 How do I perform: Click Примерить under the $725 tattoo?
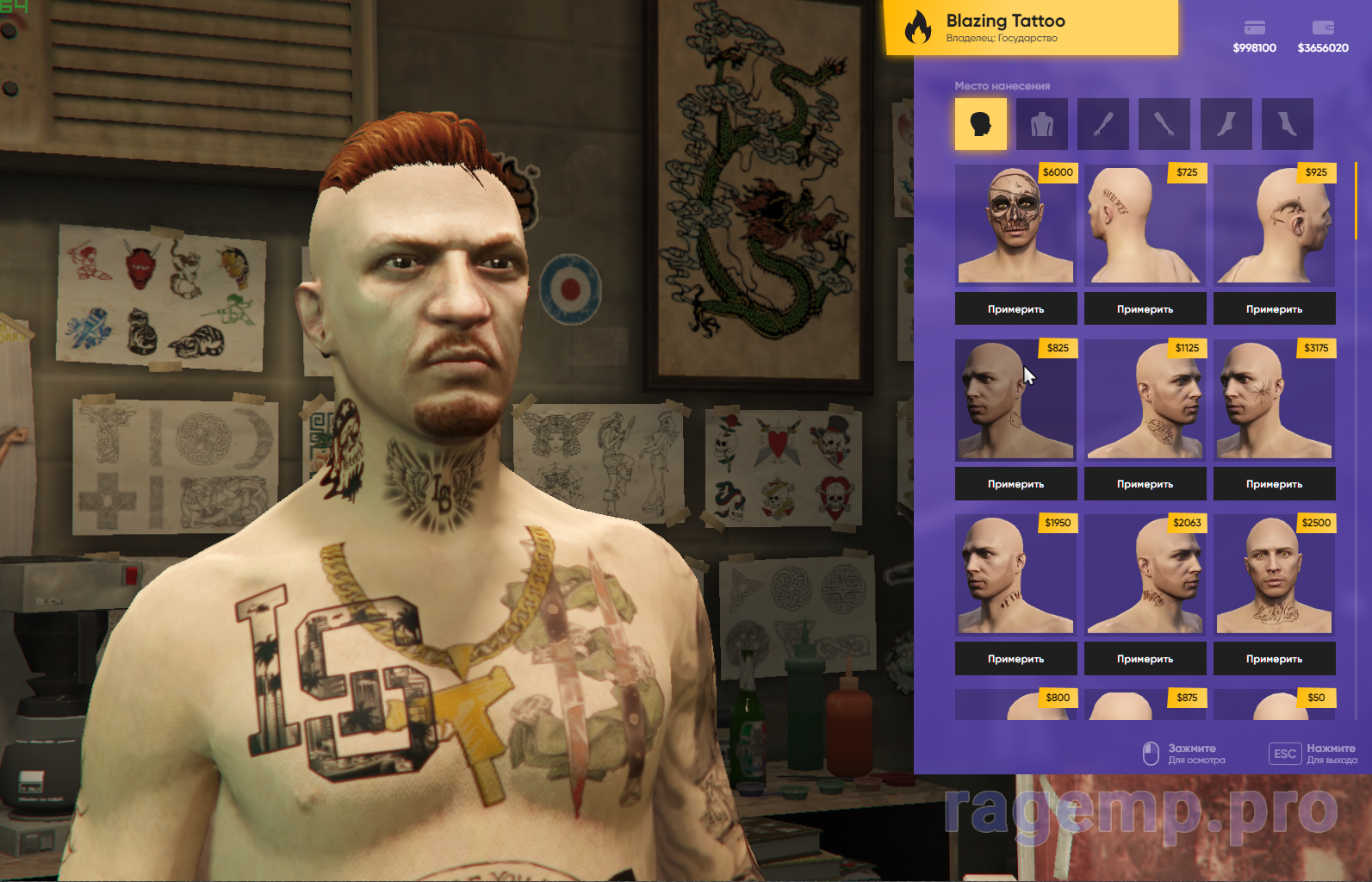point(1145,309)
